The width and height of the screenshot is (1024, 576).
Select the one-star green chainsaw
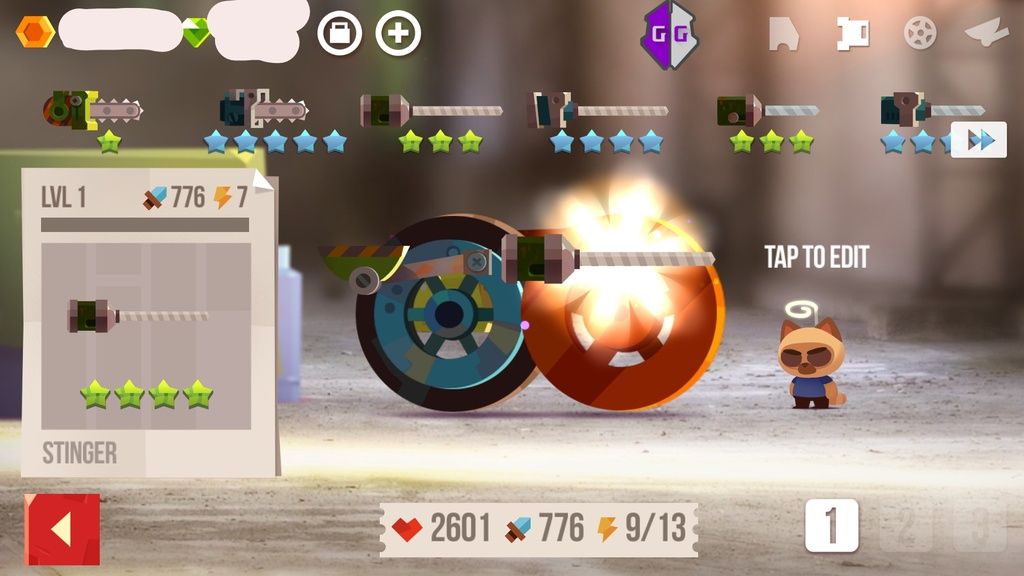[95, 109]
